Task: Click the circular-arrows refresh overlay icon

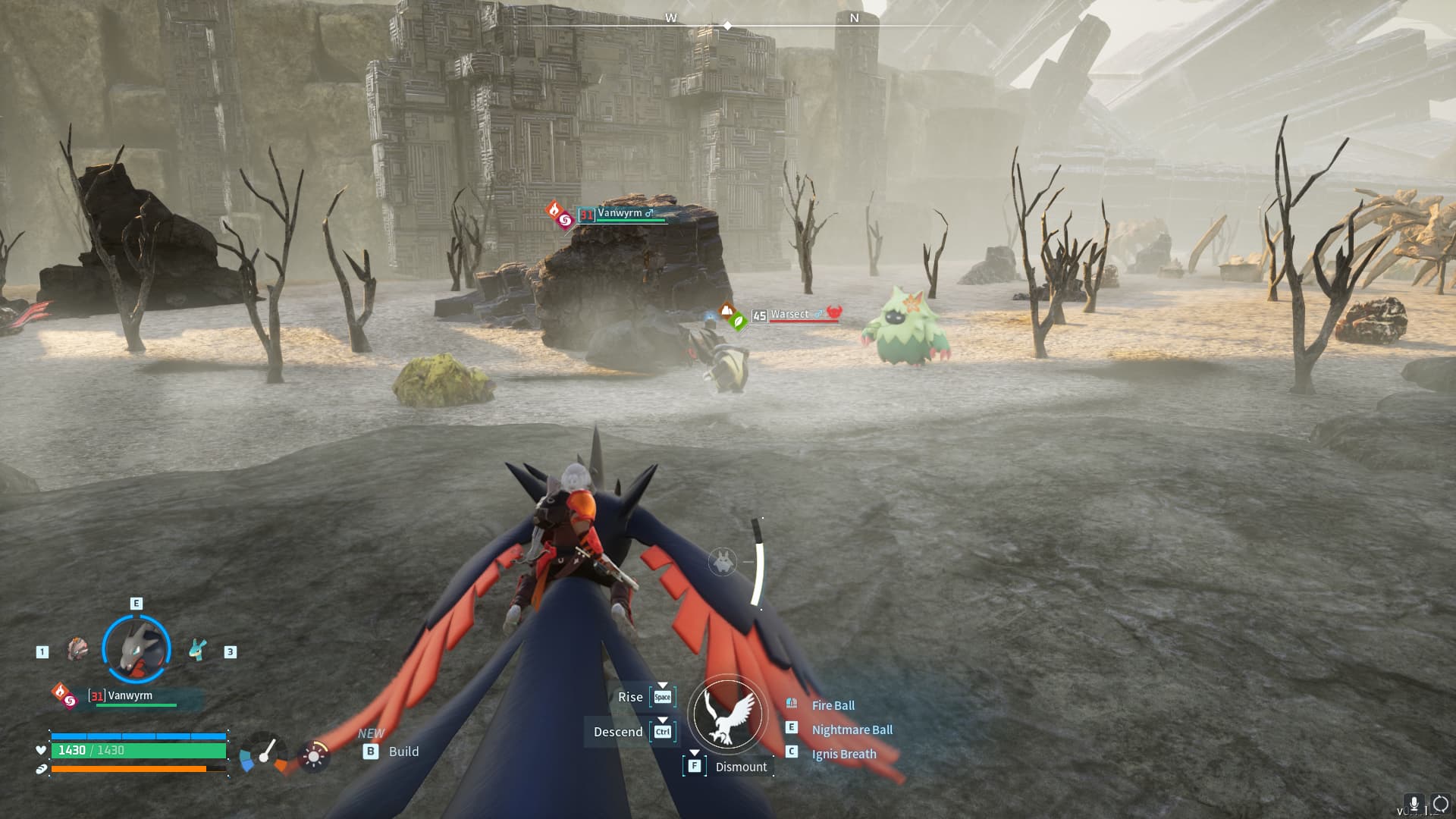Action: tap(1439, 804)
